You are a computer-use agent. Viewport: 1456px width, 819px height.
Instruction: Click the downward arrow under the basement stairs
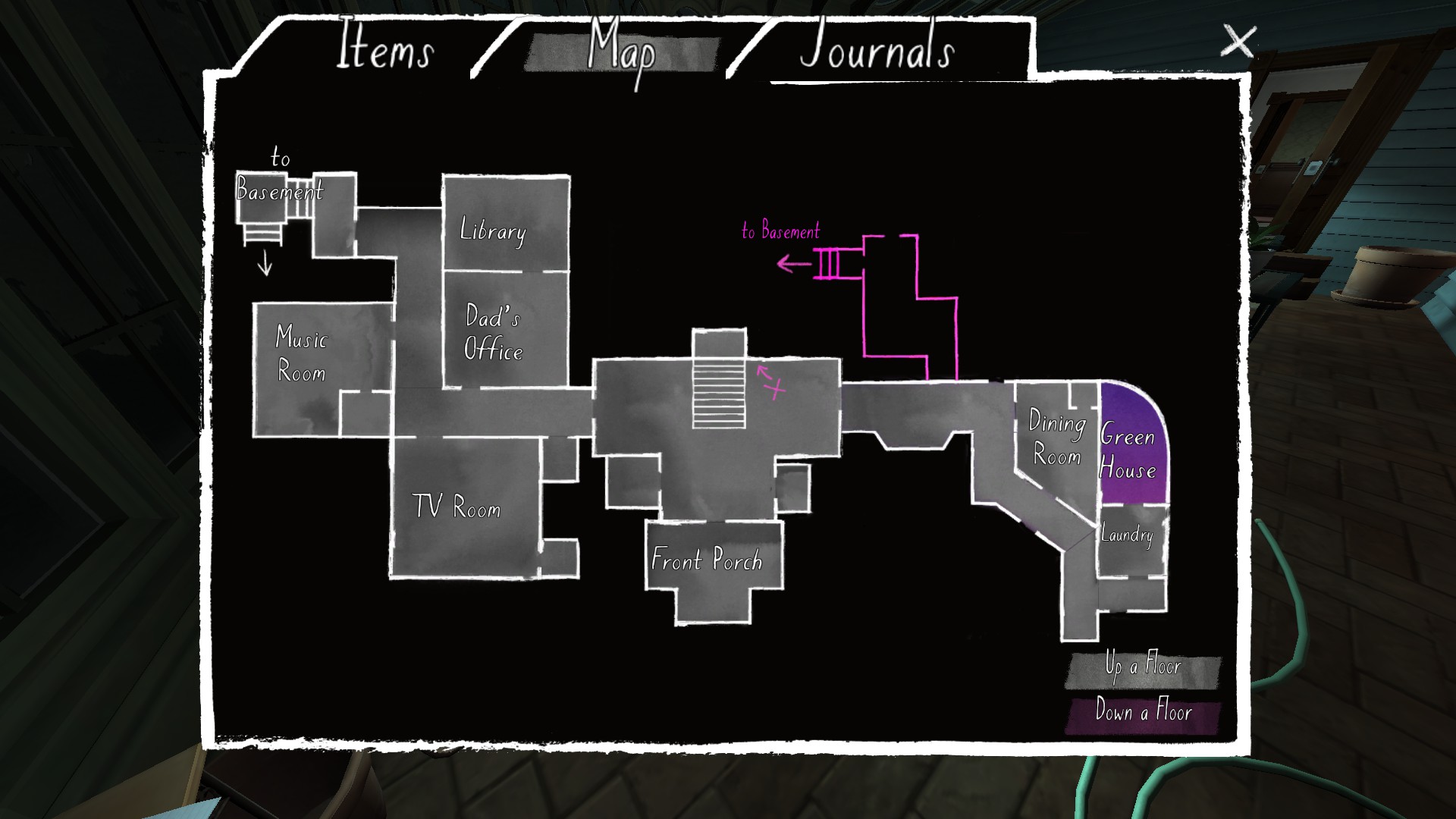[x=264, y=262]
